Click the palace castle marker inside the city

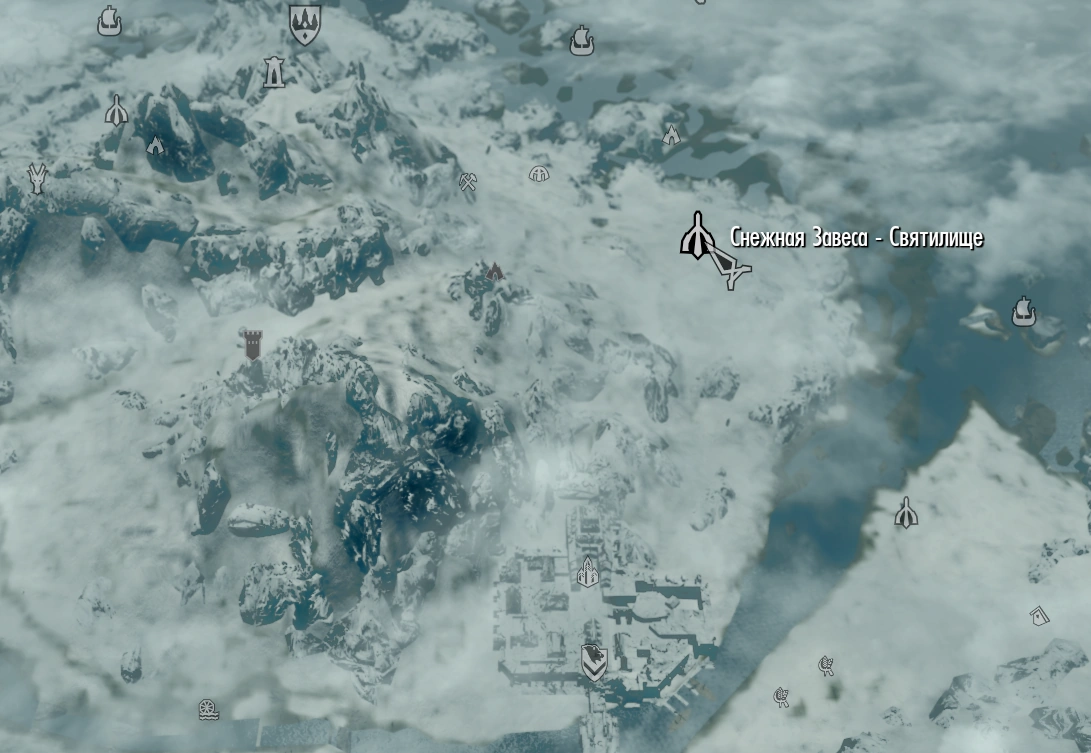click(588, 571)
